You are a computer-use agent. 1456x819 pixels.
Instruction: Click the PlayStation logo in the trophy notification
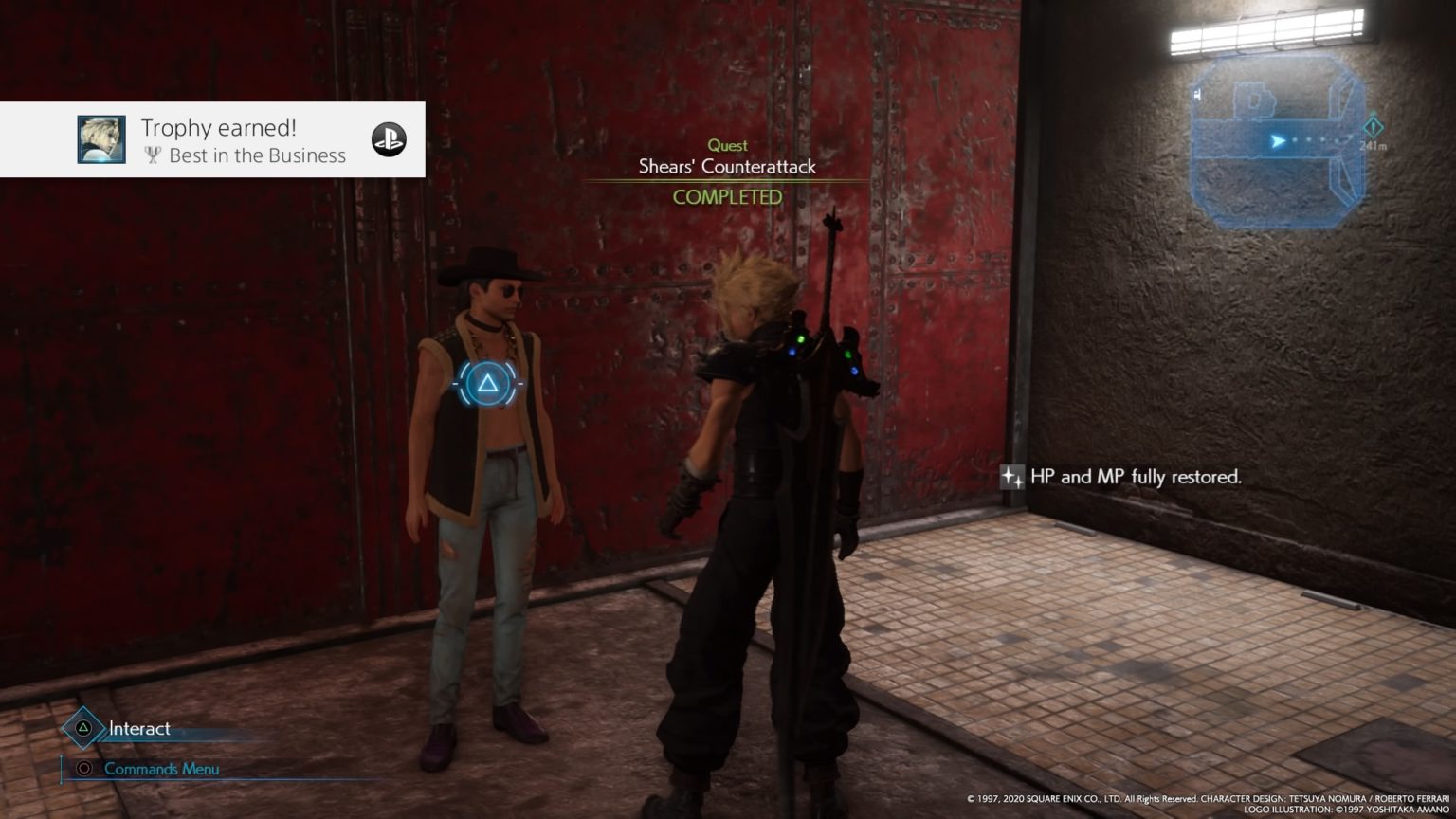pos(389,140)
